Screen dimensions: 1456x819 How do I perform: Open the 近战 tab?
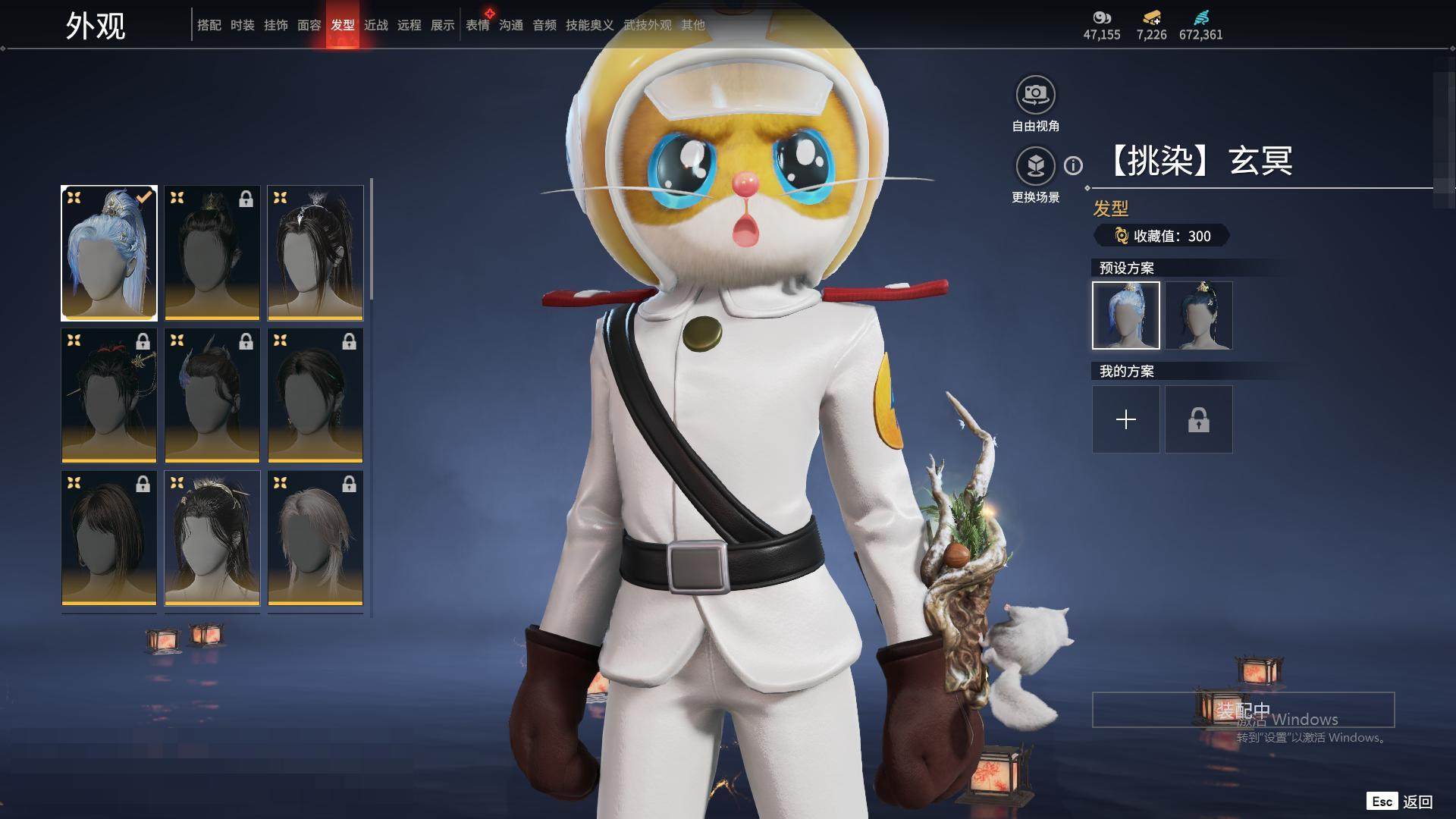point(375,25)
